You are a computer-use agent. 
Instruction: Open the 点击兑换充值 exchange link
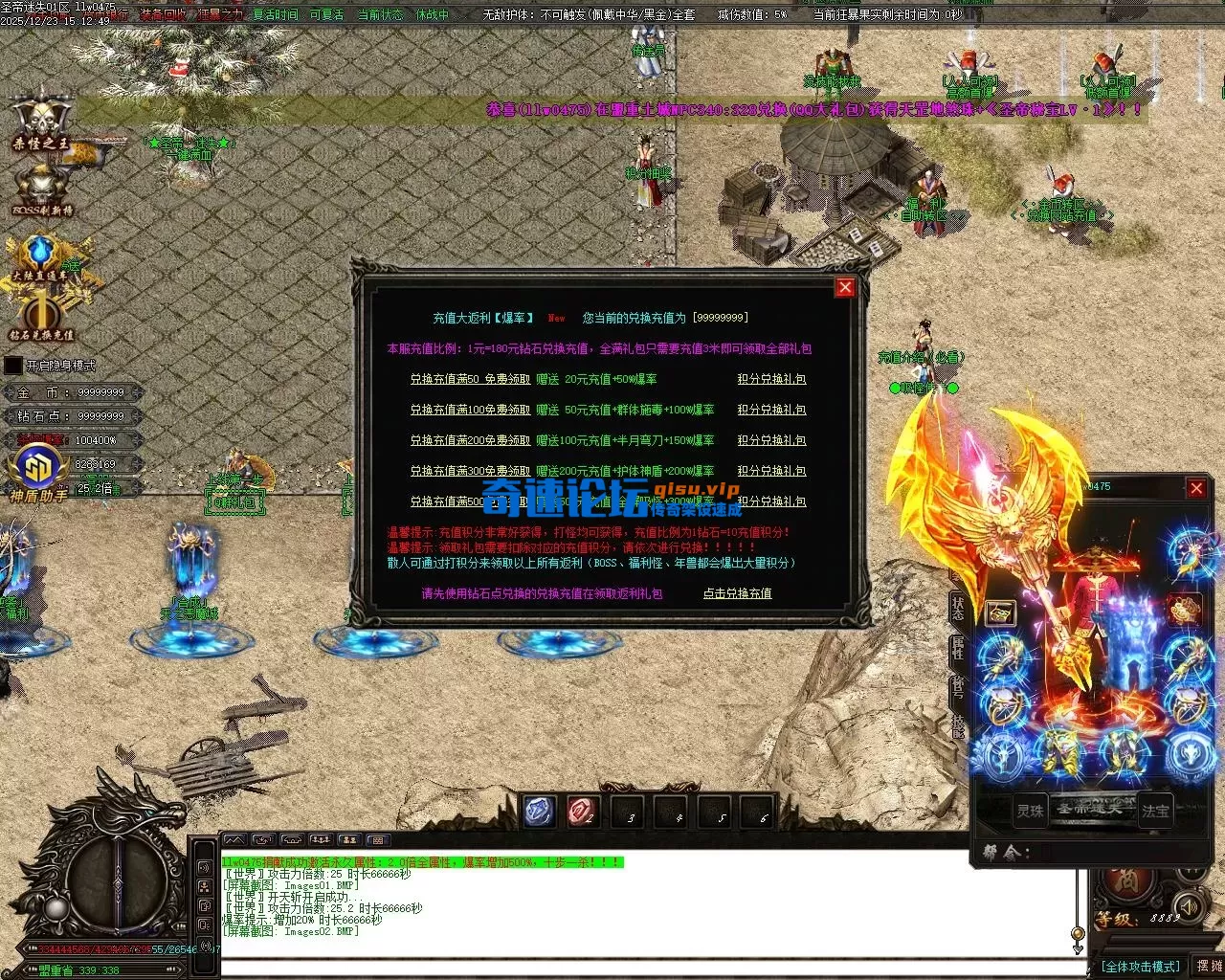[x=737, y=593]
